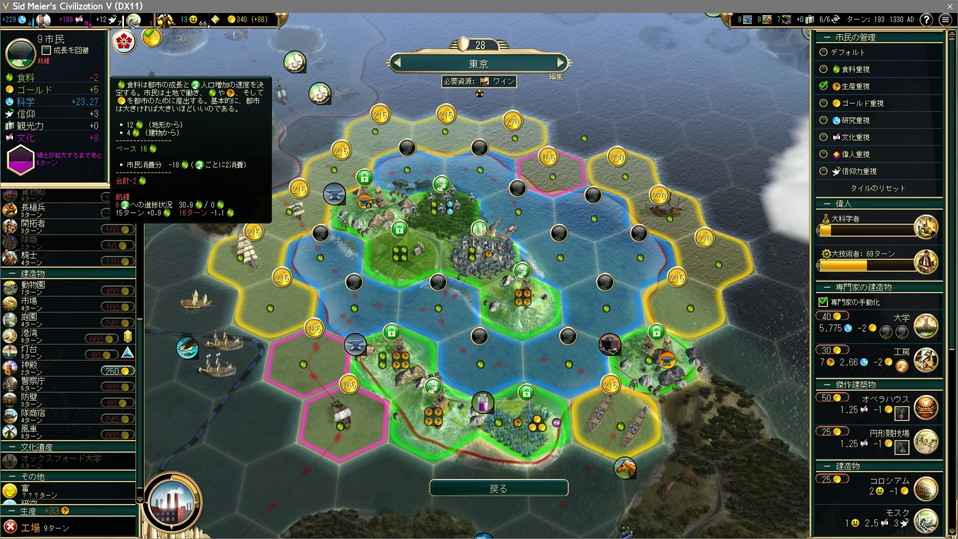Select 生産重視 production focus

point(823,86)
